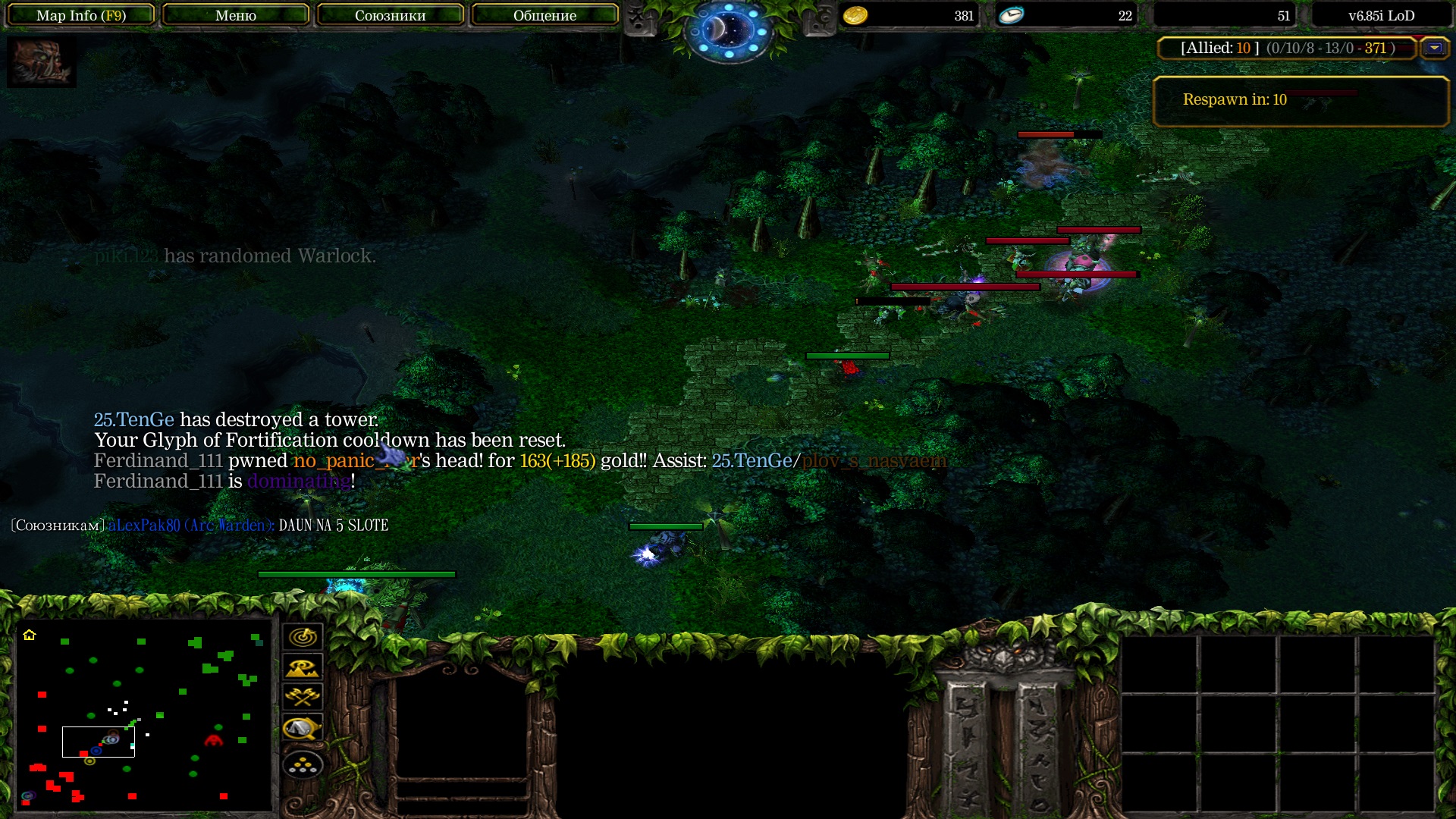
Task: Toggle minimap terrain display button
Action: [x=303, y=667]
